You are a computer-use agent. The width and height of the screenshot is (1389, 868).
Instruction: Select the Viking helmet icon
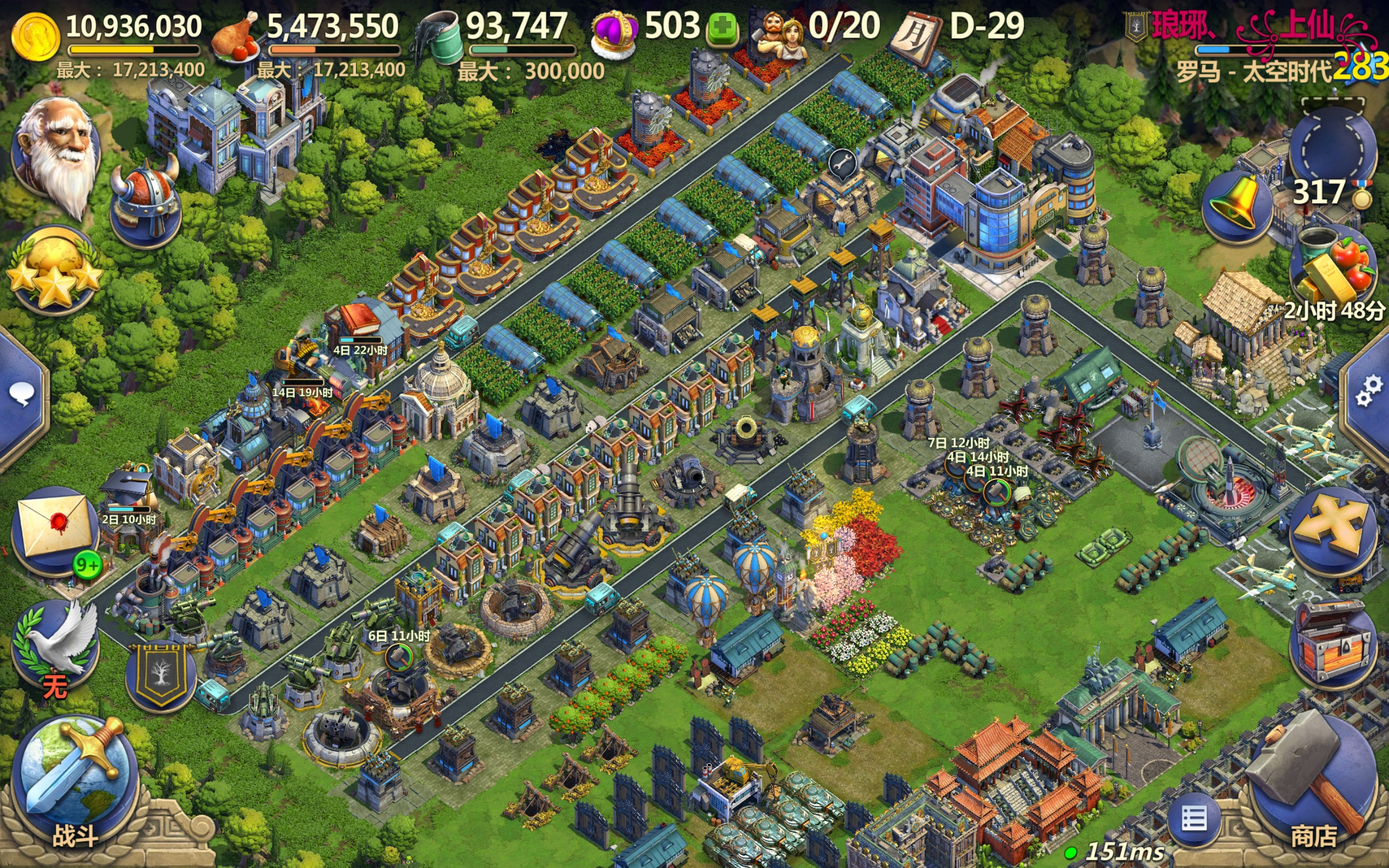coord(145,204)
